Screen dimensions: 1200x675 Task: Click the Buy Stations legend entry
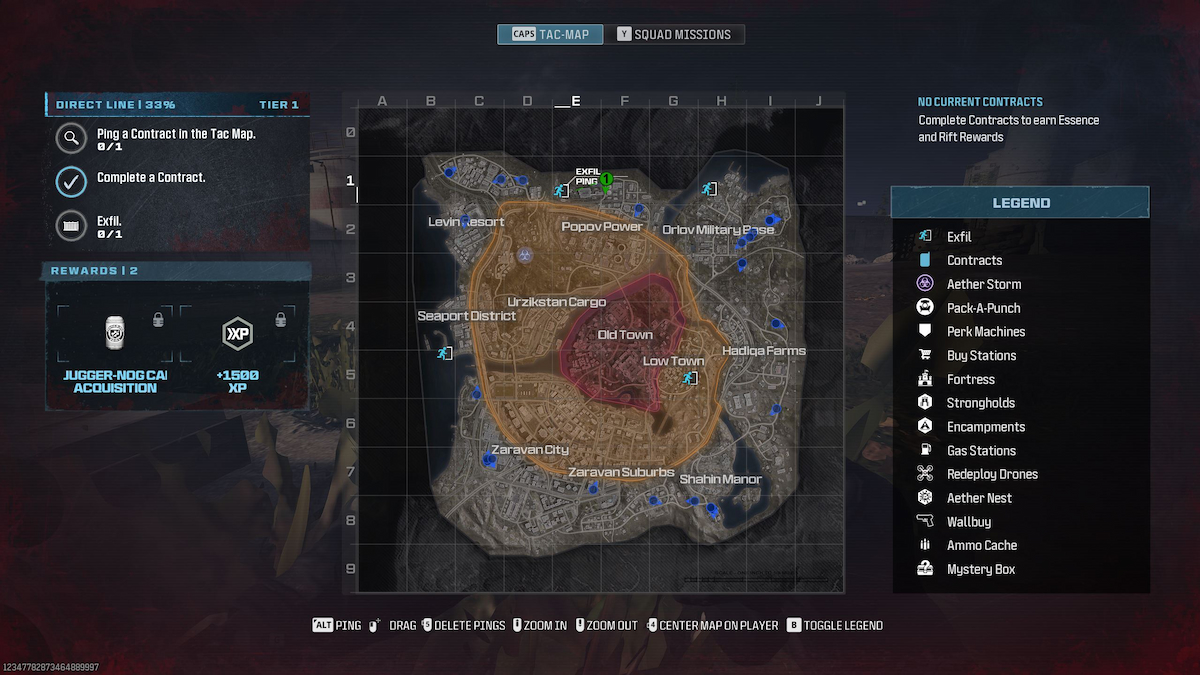click(x=980, y=356)
